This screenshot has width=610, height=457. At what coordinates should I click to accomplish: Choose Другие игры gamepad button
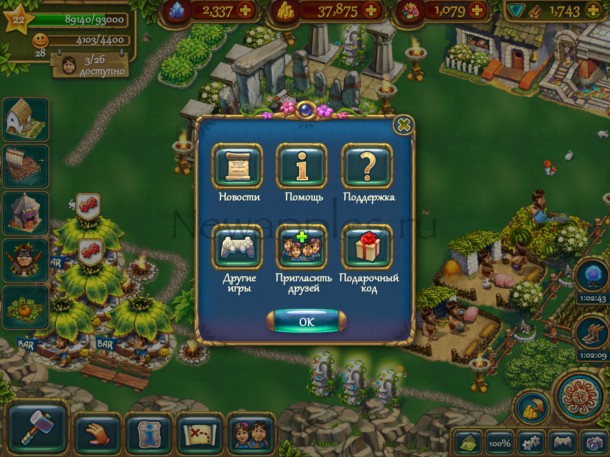click(x=237, y=247)
